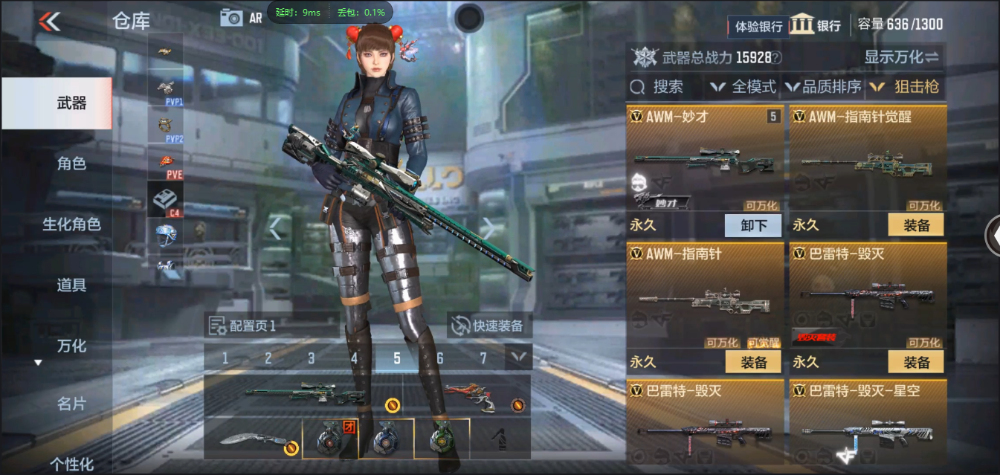Viewport: 1000px width, 475px height.
Task: Open the 全模式 dropdown filter
Action: [x=745, y=87]
